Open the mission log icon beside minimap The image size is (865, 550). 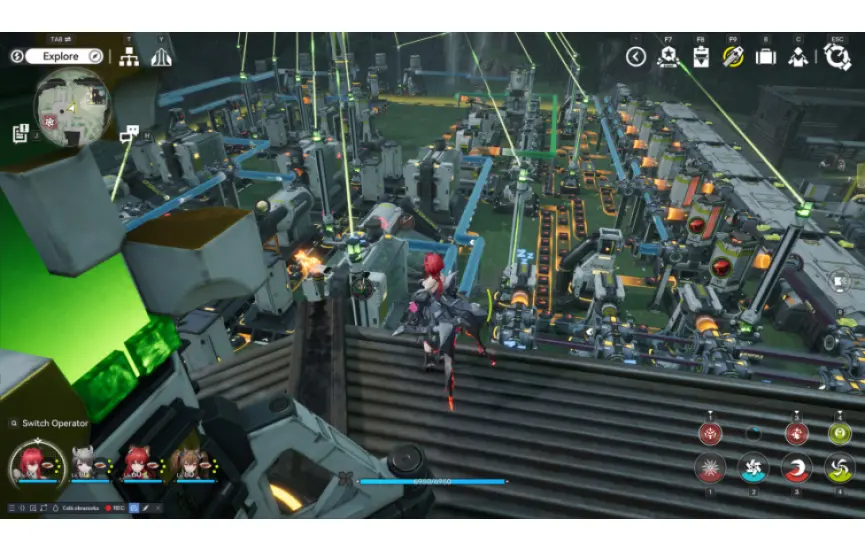(x=21, y=132)
